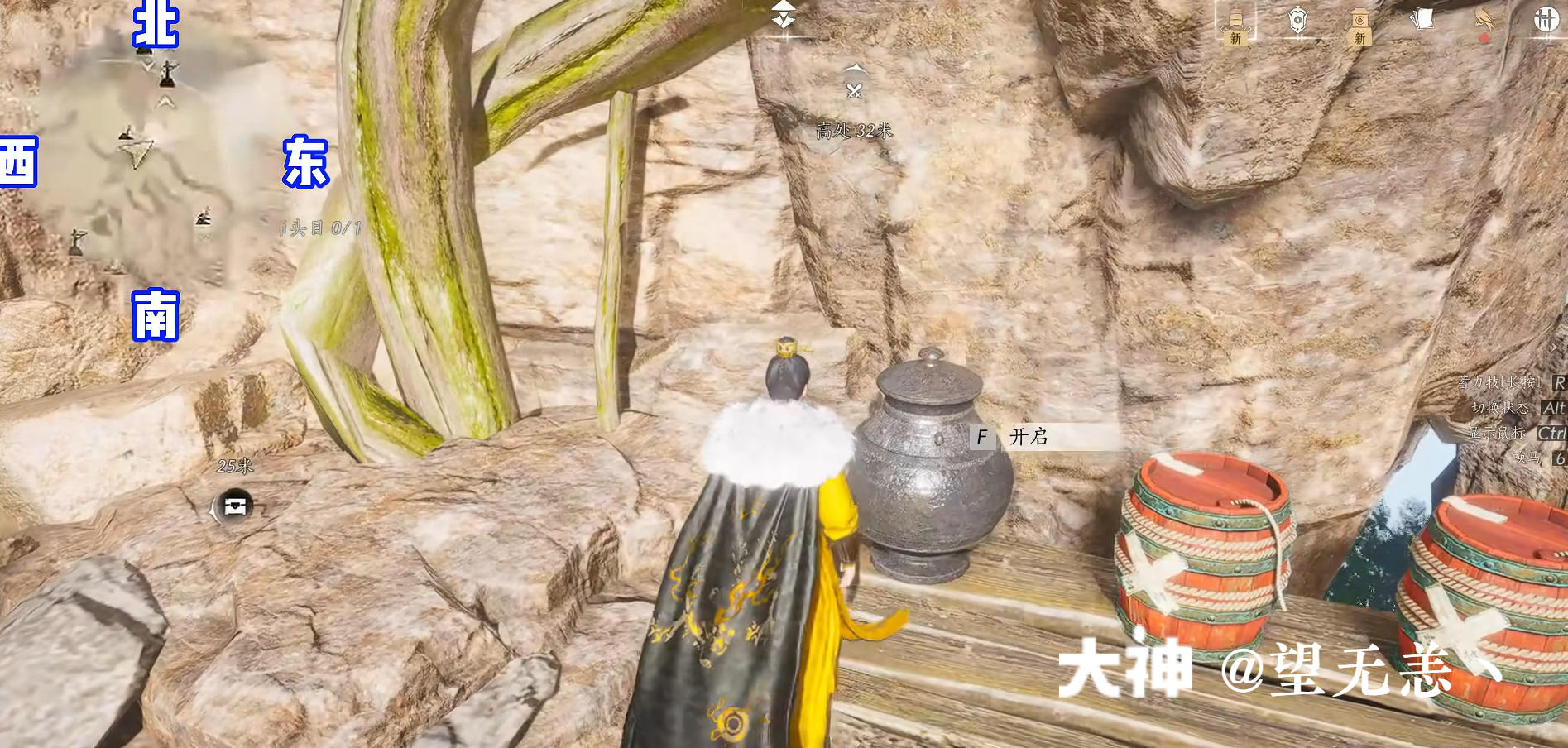Open the shield emblem panel at top right
The height and width of the screenshot is (748, 1568).
point(1297,21)
